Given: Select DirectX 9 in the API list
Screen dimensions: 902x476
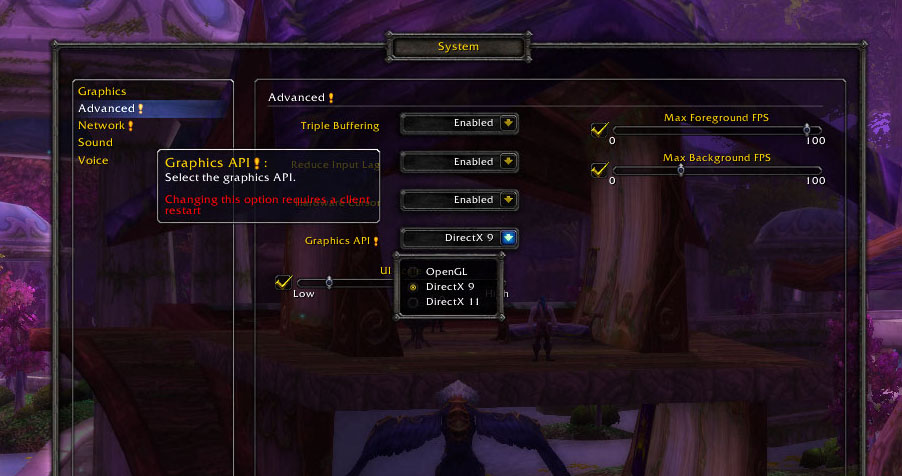Looking at the screenshot, I should coord(450,286).
